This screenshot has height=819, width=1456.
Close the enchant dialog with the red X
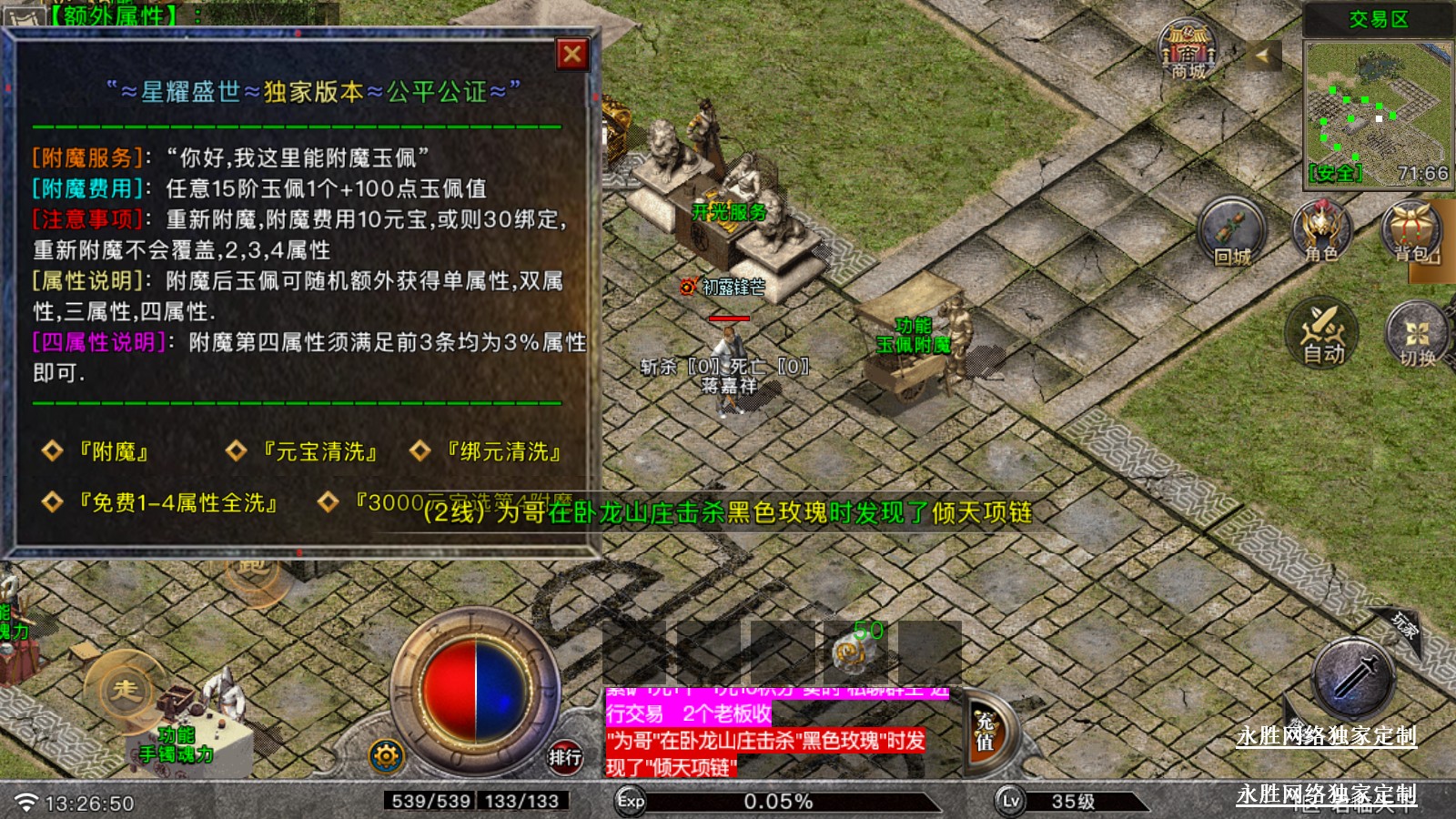click(572, 55)
